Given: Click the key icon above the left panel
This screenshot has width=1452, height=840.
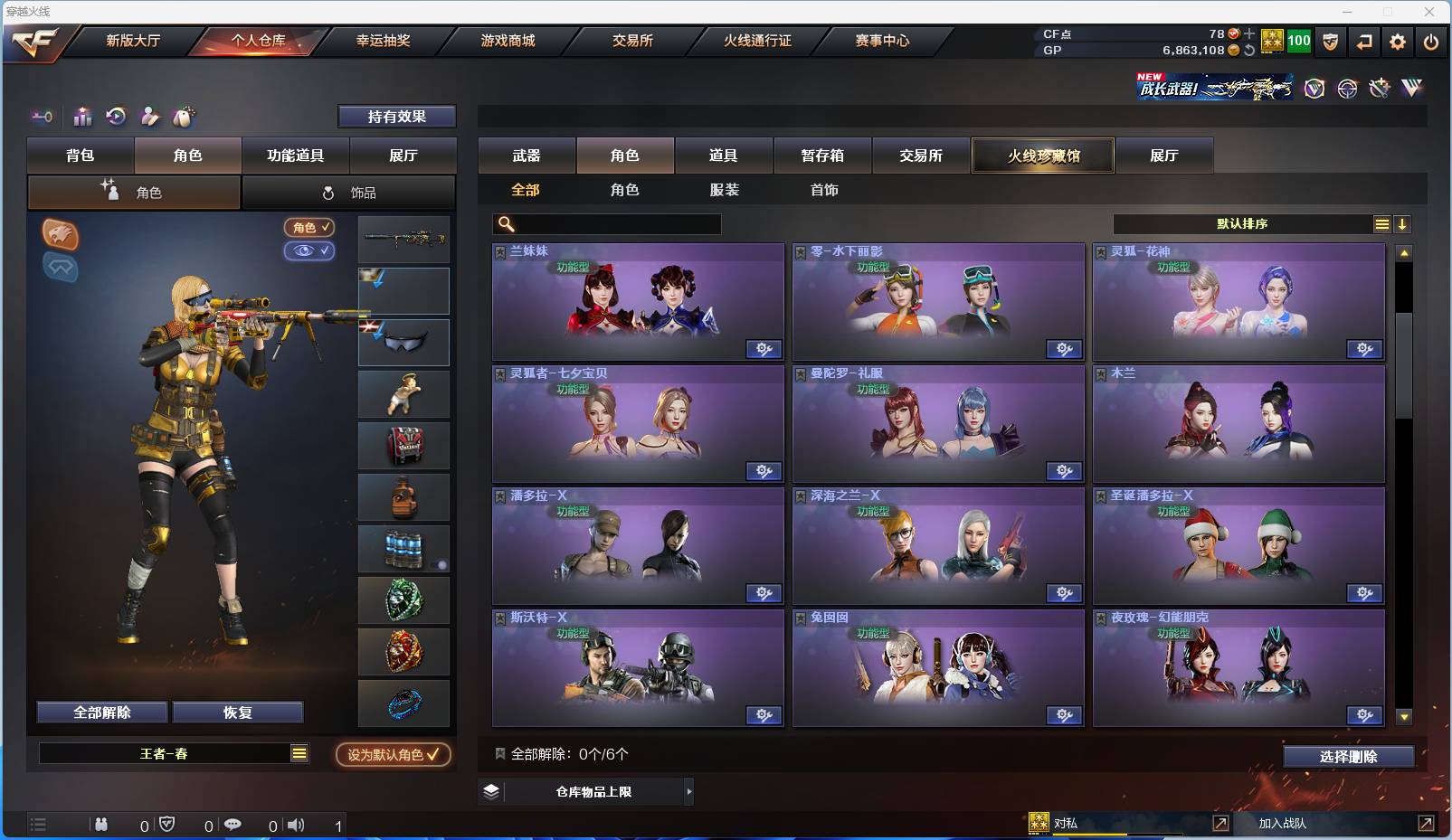Looking at the screenshot, I should 42,117.
